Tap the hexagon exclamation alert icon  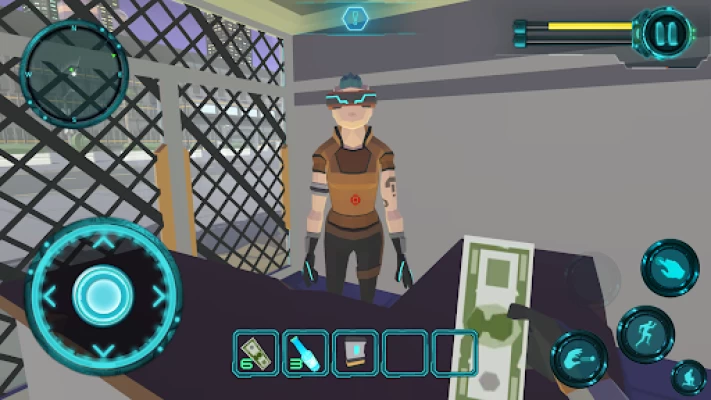click(355, 17)
